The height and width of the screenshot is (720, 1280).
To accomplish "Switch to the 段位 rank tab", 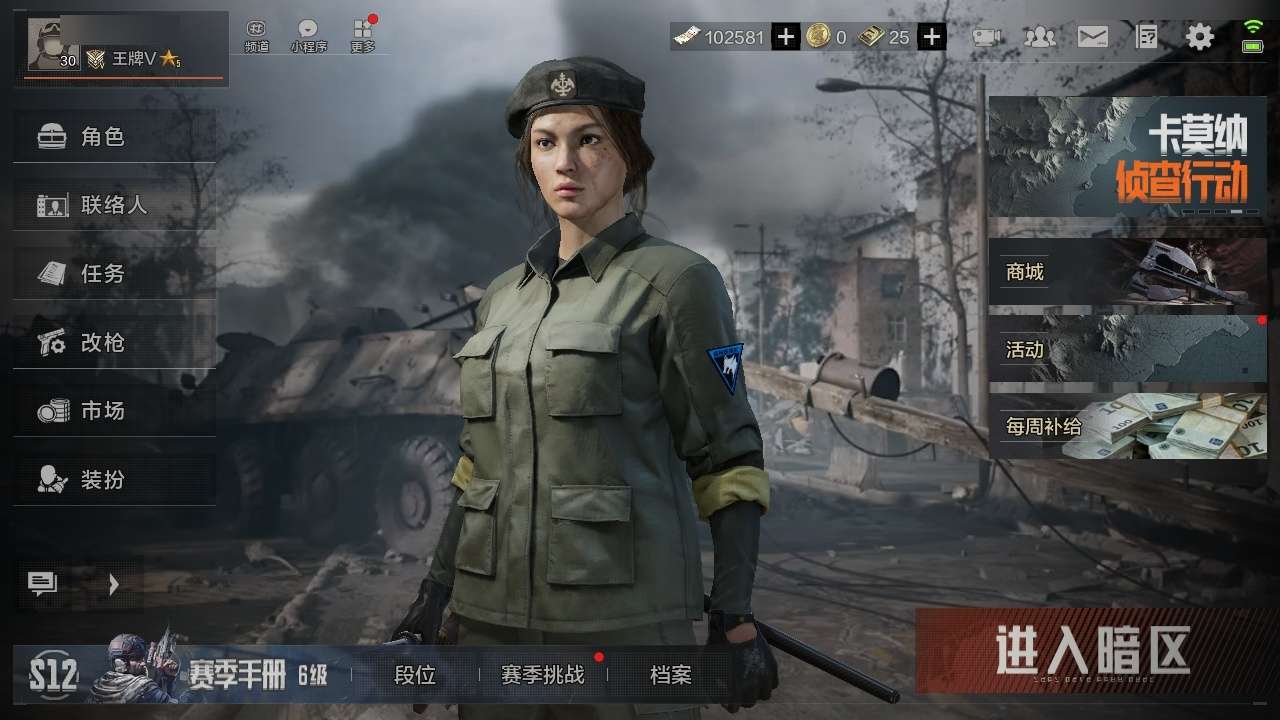I will [x=415, y=675].
